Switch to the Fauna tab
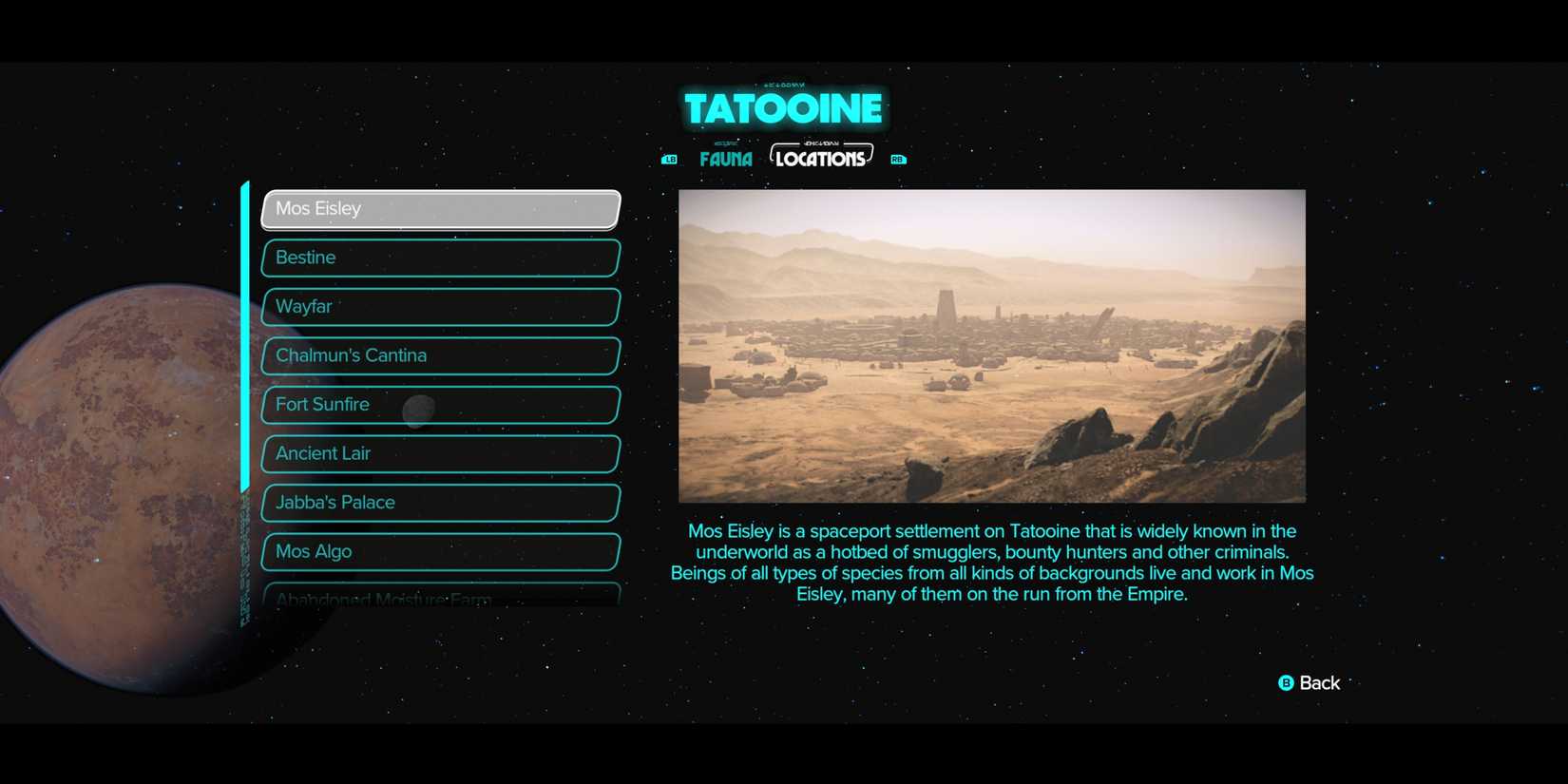This screenshot has height=784, width=1568. click(725, 159)
